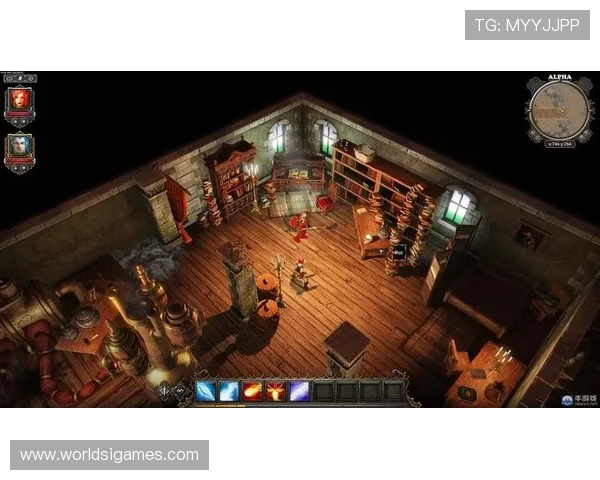Open the www.worldsigames.com link
Screen dimensions: 600x480
tap(110, 455)
